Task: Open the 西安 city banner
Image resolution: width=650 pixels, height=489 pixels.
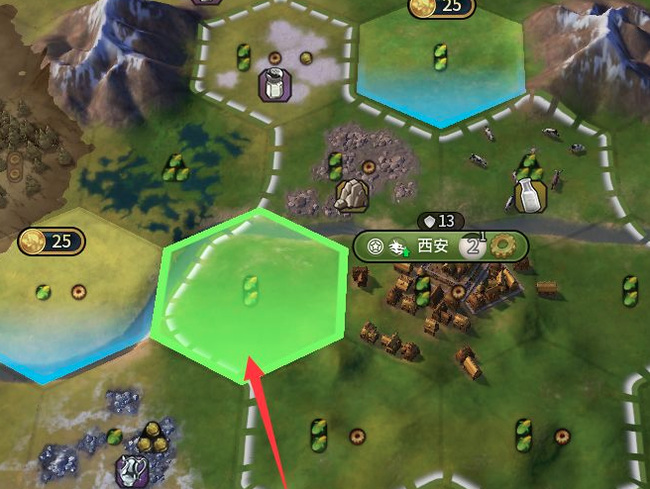Action: coord(433,246)
